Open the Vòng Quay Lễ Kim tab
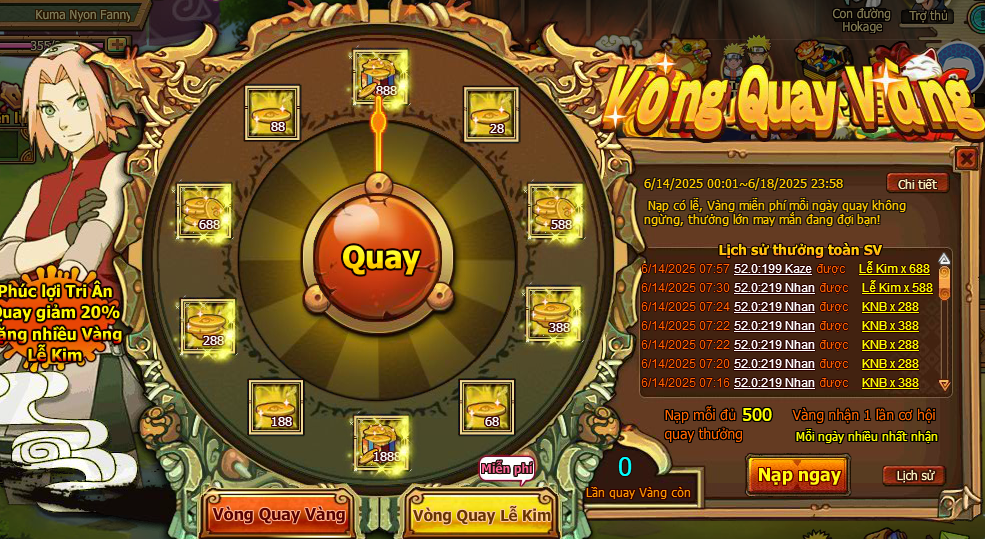This screenshot has height=539, width=985. click(481, 516)
